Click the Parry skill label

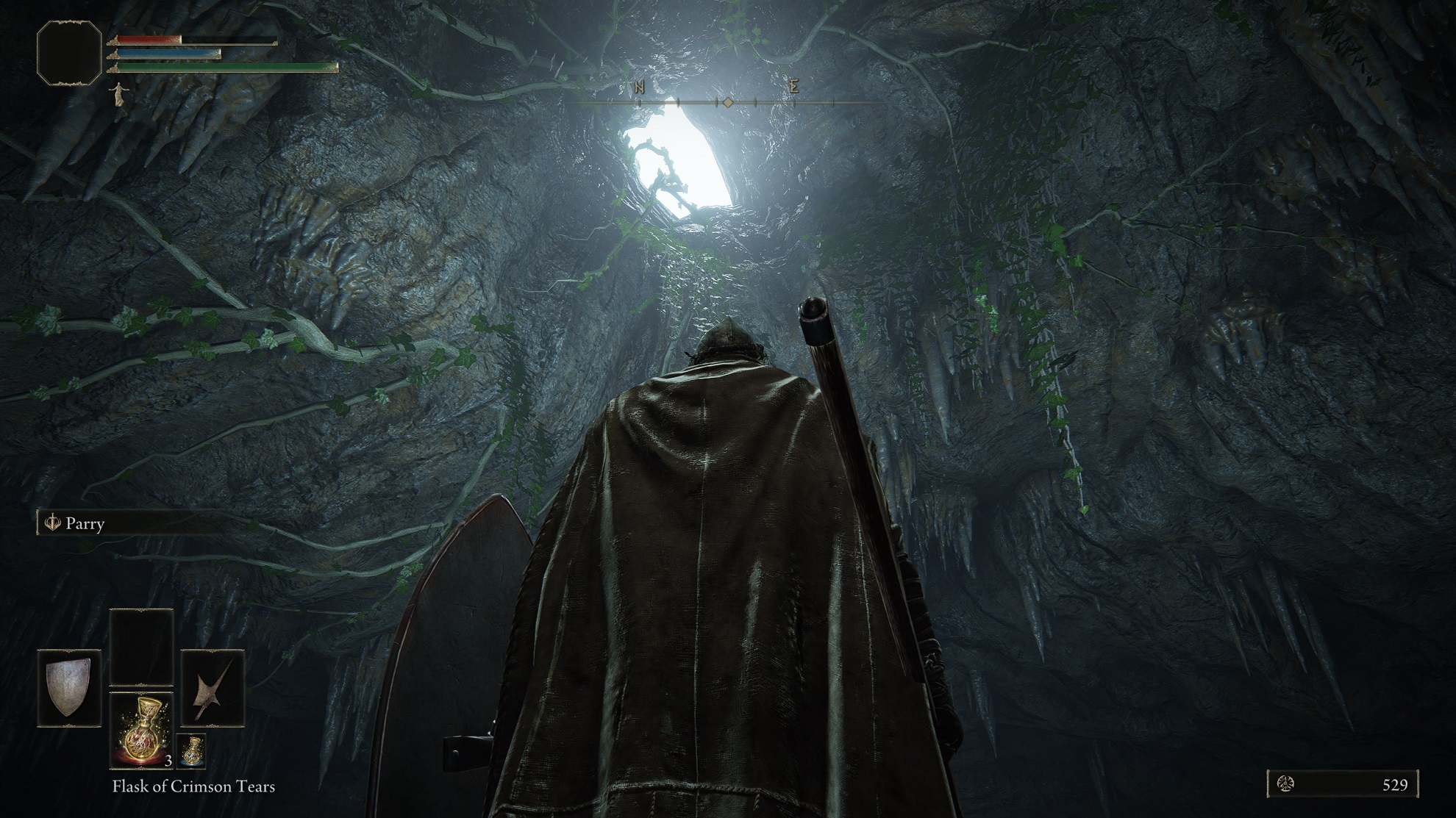[x=85, y=524]
